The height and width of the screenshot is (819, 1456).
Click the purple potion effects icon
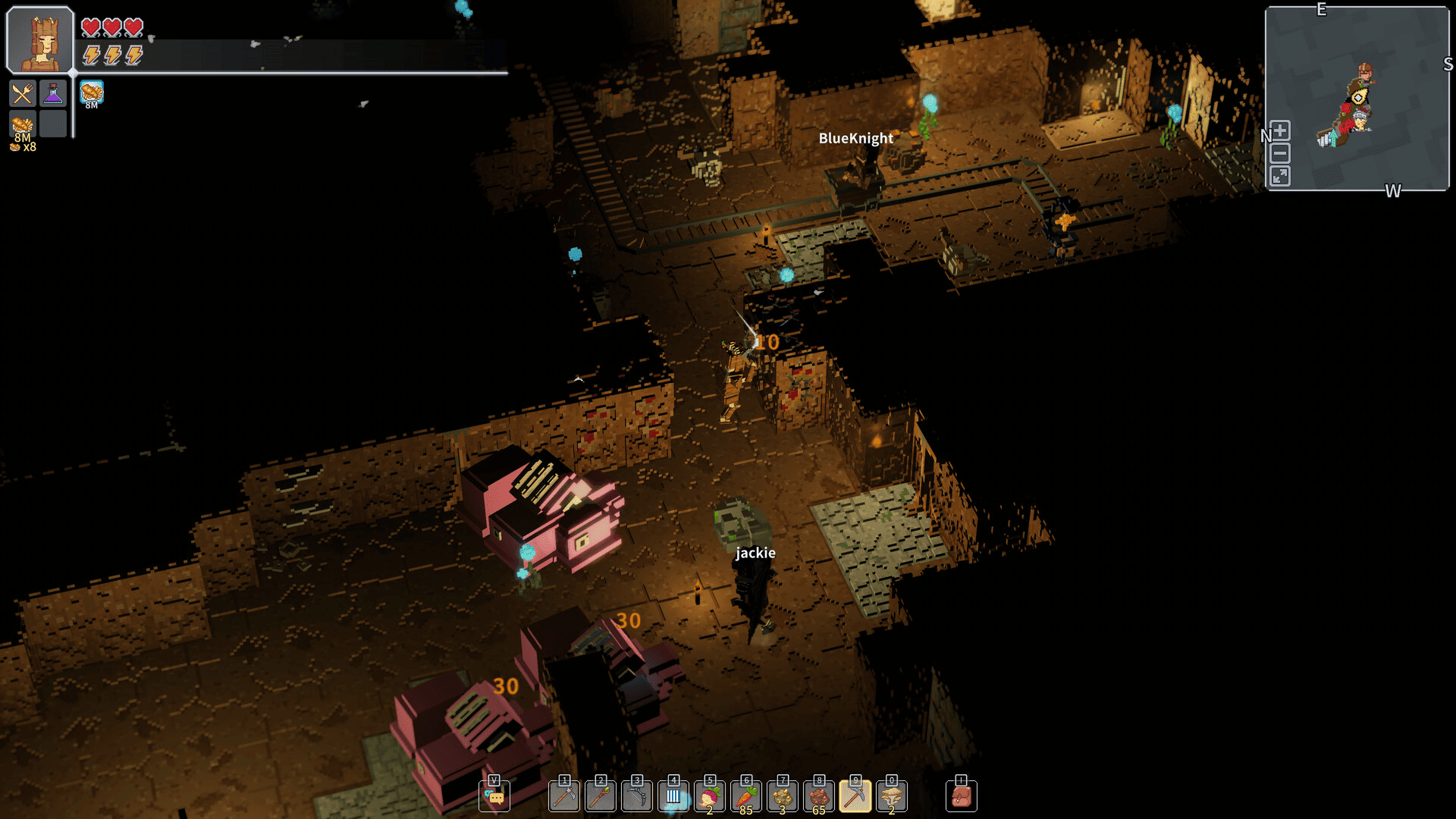click(x=52, y=93)
